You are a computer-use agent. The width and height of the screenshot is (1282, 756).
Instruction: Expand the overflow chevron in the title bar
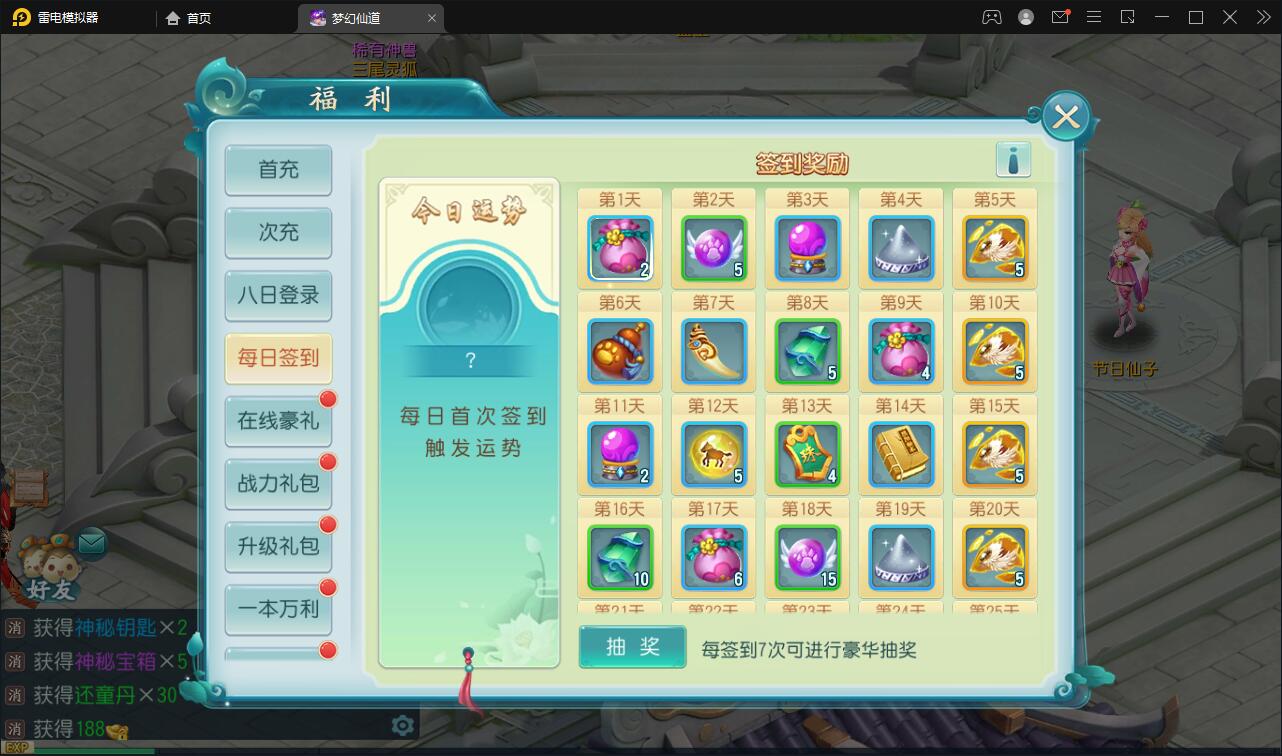(x=1262, y=17)
